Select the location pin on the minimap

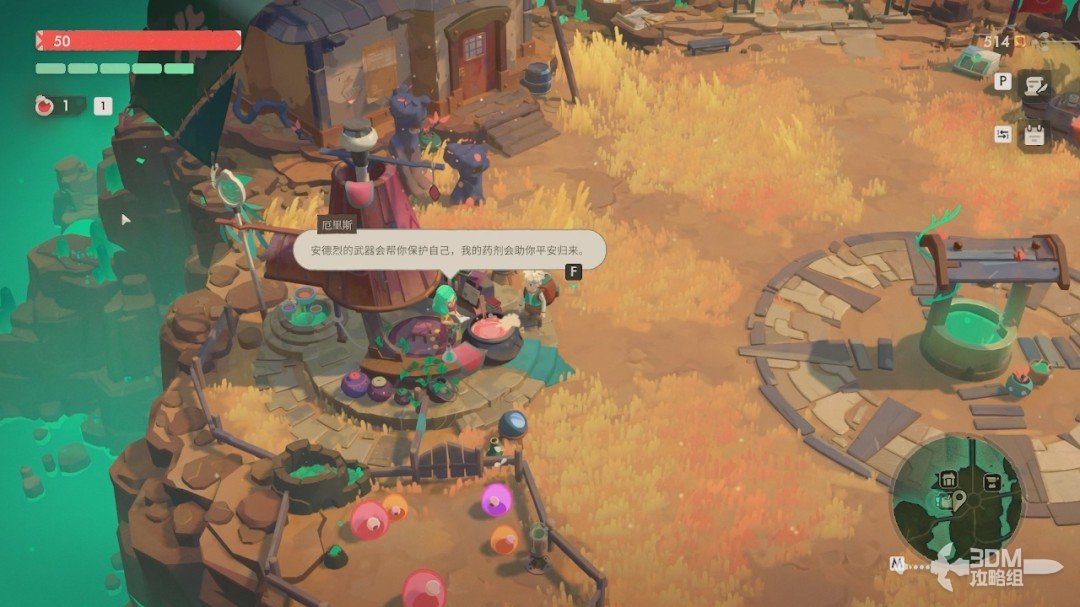pos(959,499)
